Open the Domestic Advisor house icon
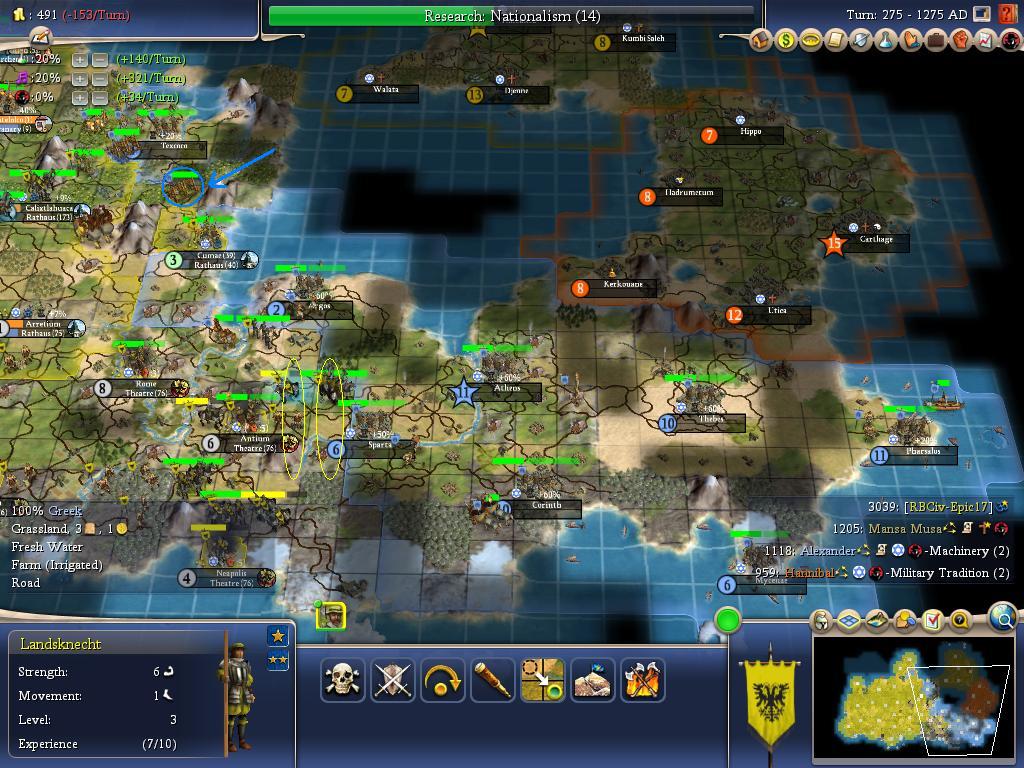Screen dimensions: 1024x768 pyautogui.click(x=762, y=40)
